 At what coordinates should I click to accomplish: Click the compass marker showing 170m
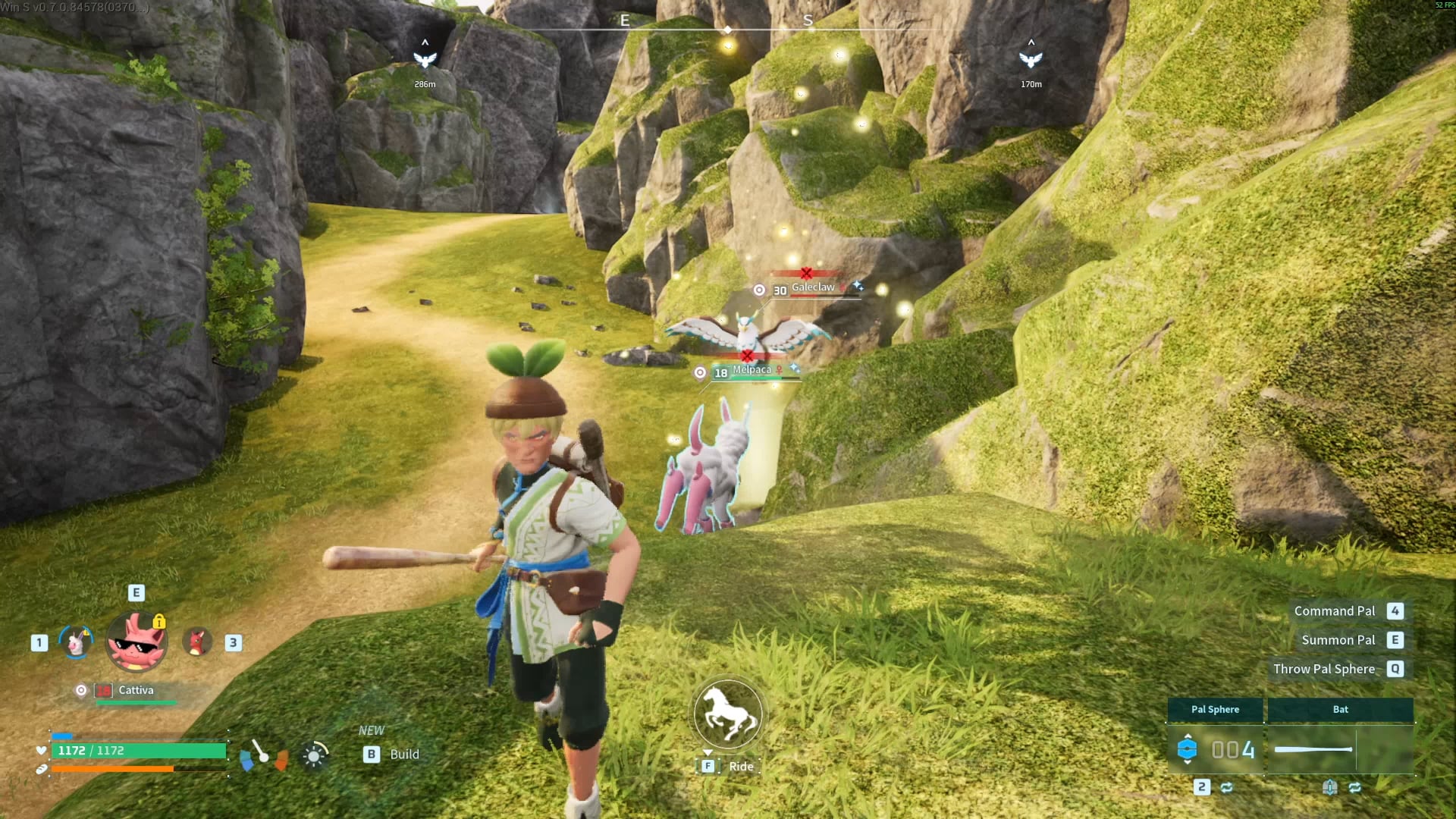[1031, 59]
